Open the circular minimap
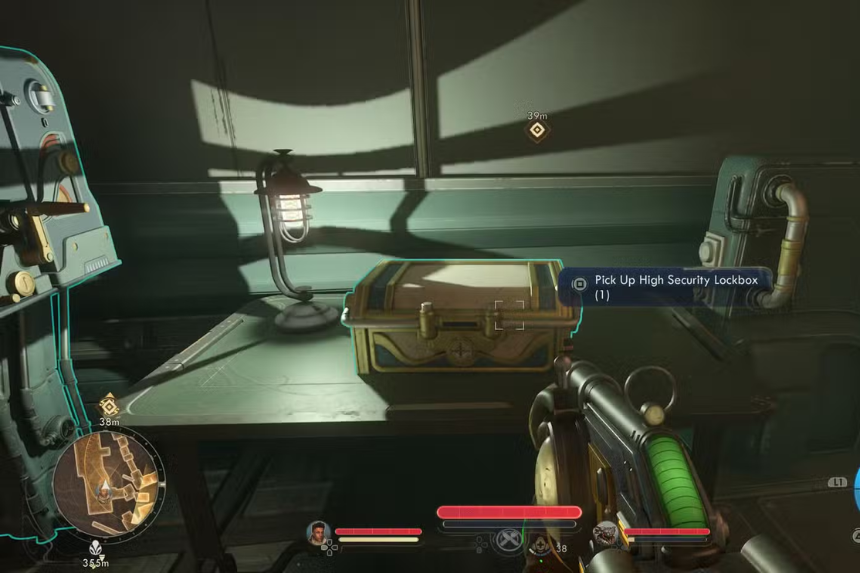The image size is (860, 573). [x=108, y=484]
